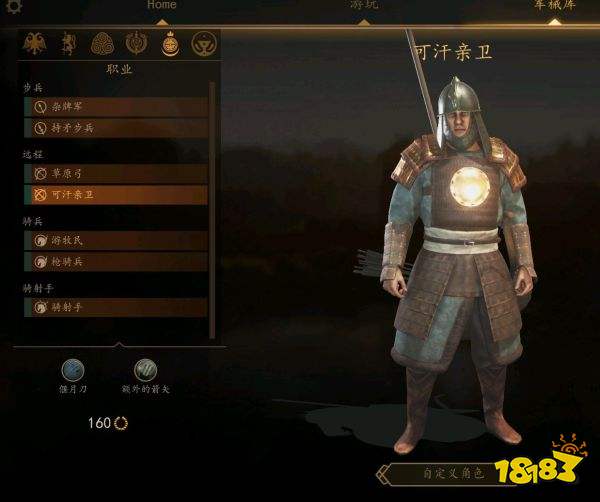
Task: Pick the 枪骑兵 lancer class
Action: [x=115, y=261]
